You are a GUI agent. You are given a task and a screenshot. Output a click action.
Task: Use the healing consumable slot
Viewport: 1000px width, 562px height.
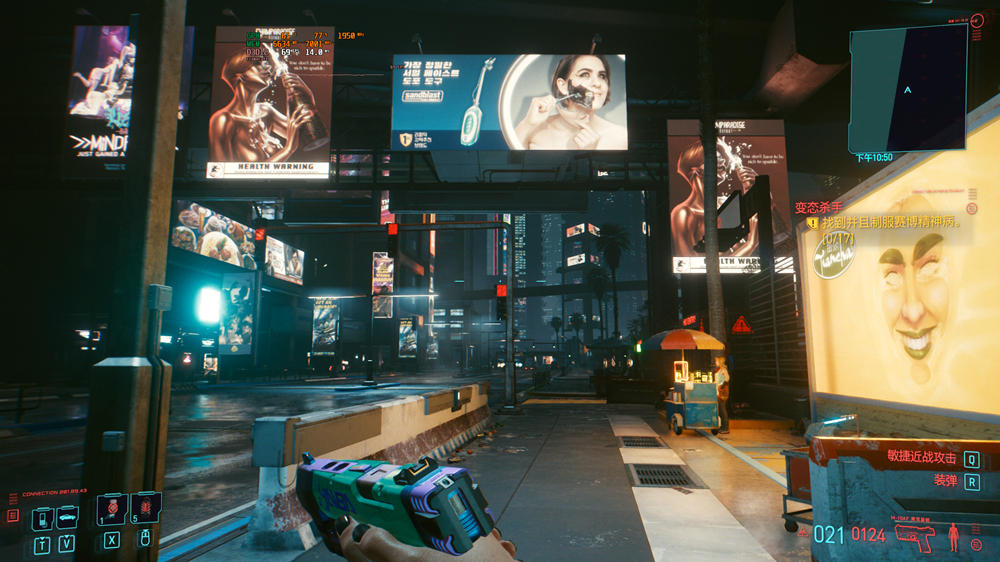(111, 508)
